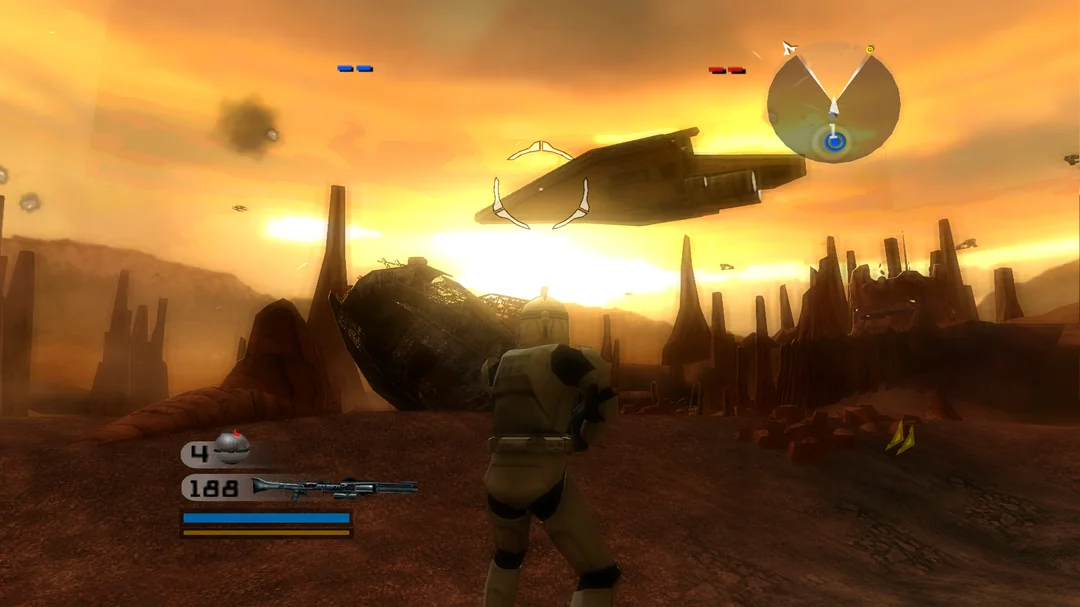The height and width of the screenshot is (607, 1080).
Task: Click the red enemy team reinforcement indicator
Action: pyautogui.click(x=727, y=70)
